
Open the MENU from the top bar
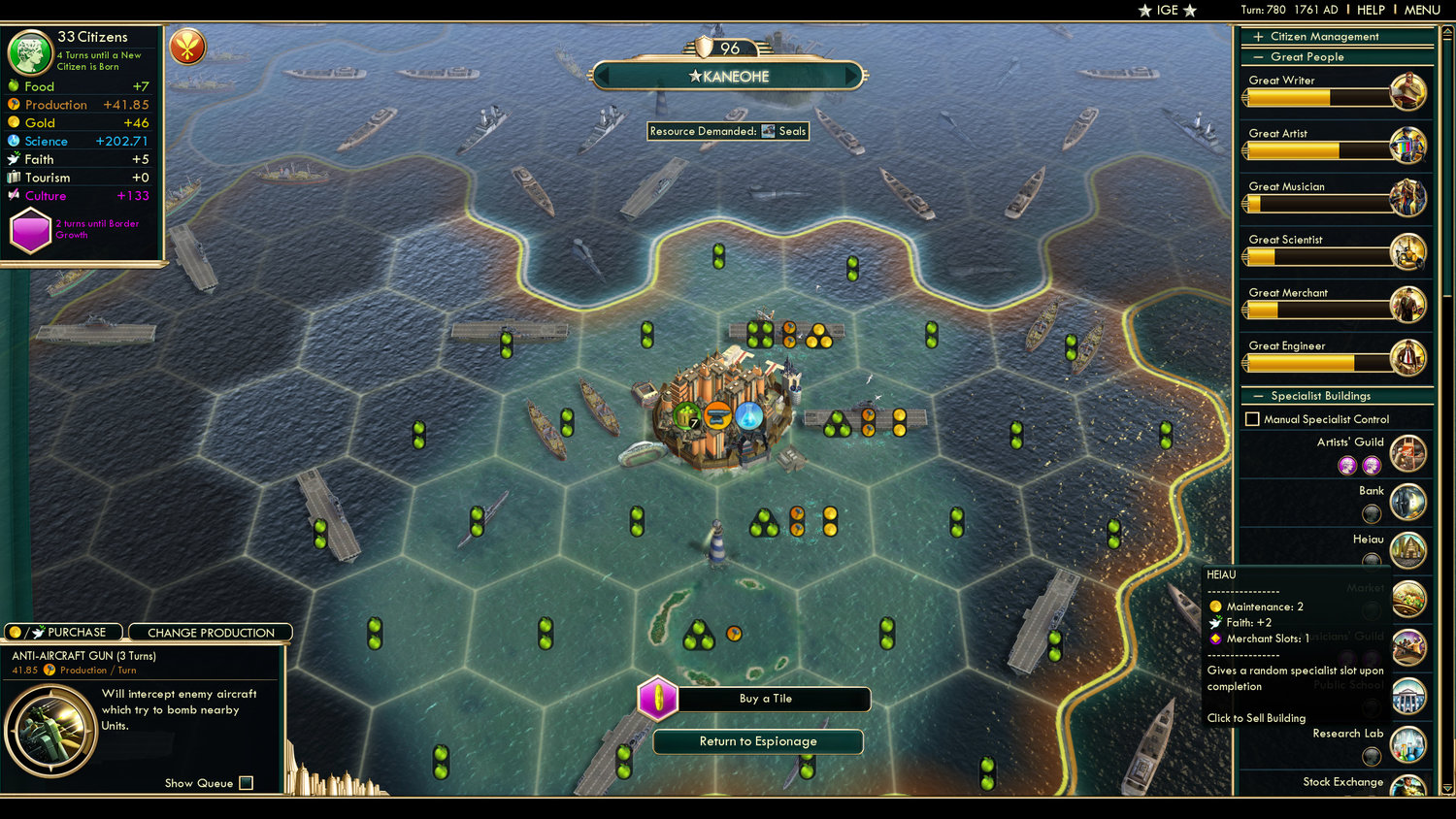(1421, 10)
